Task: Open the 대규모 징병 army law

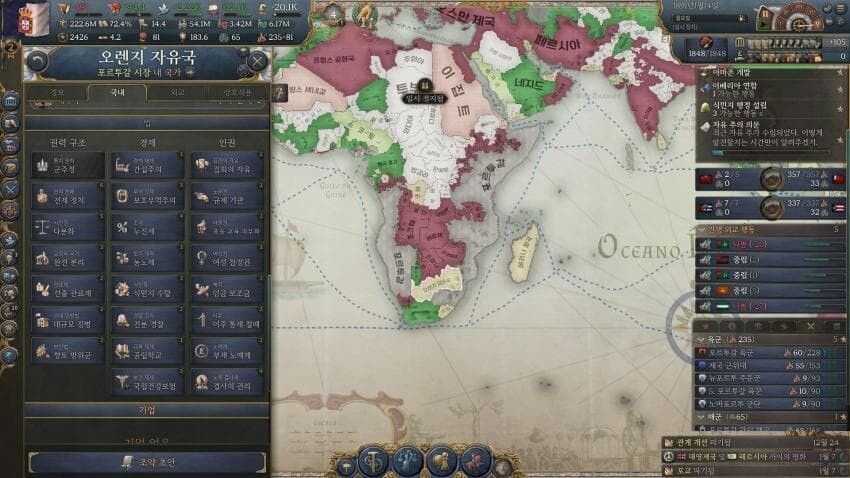Action: 67,321
